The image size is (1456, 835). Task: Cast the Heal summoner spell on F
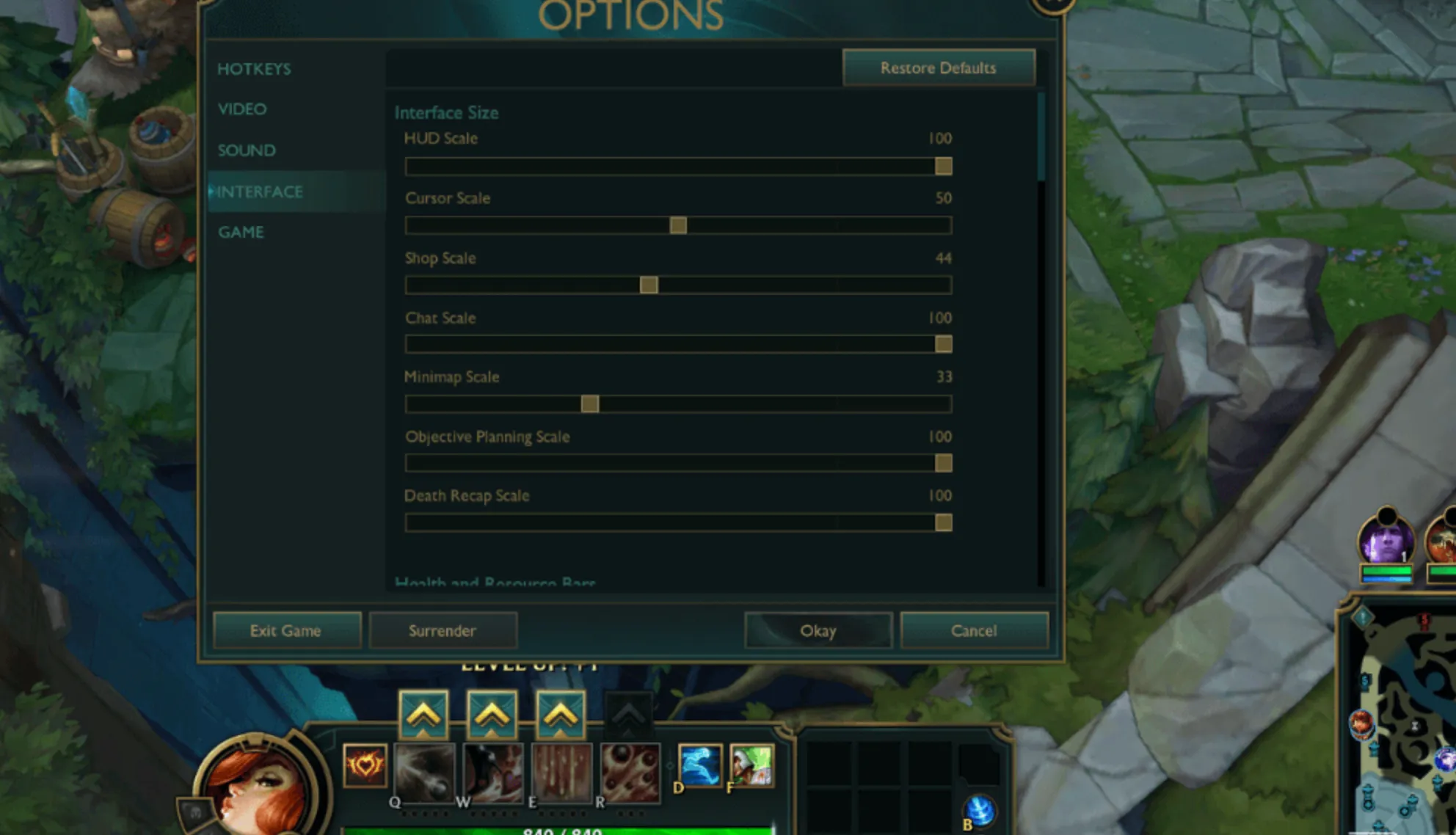point(752,767)
